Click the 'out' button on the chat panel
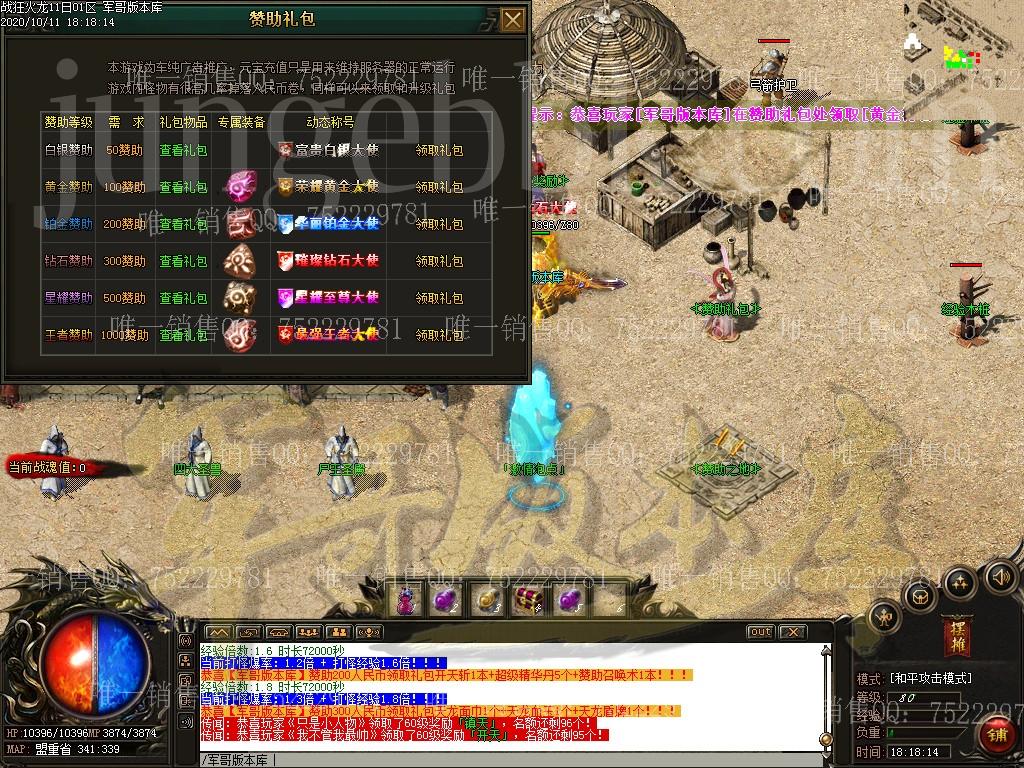Viewport: 1024px width, 768px height. pyautogui.click(x=761, y=632)
